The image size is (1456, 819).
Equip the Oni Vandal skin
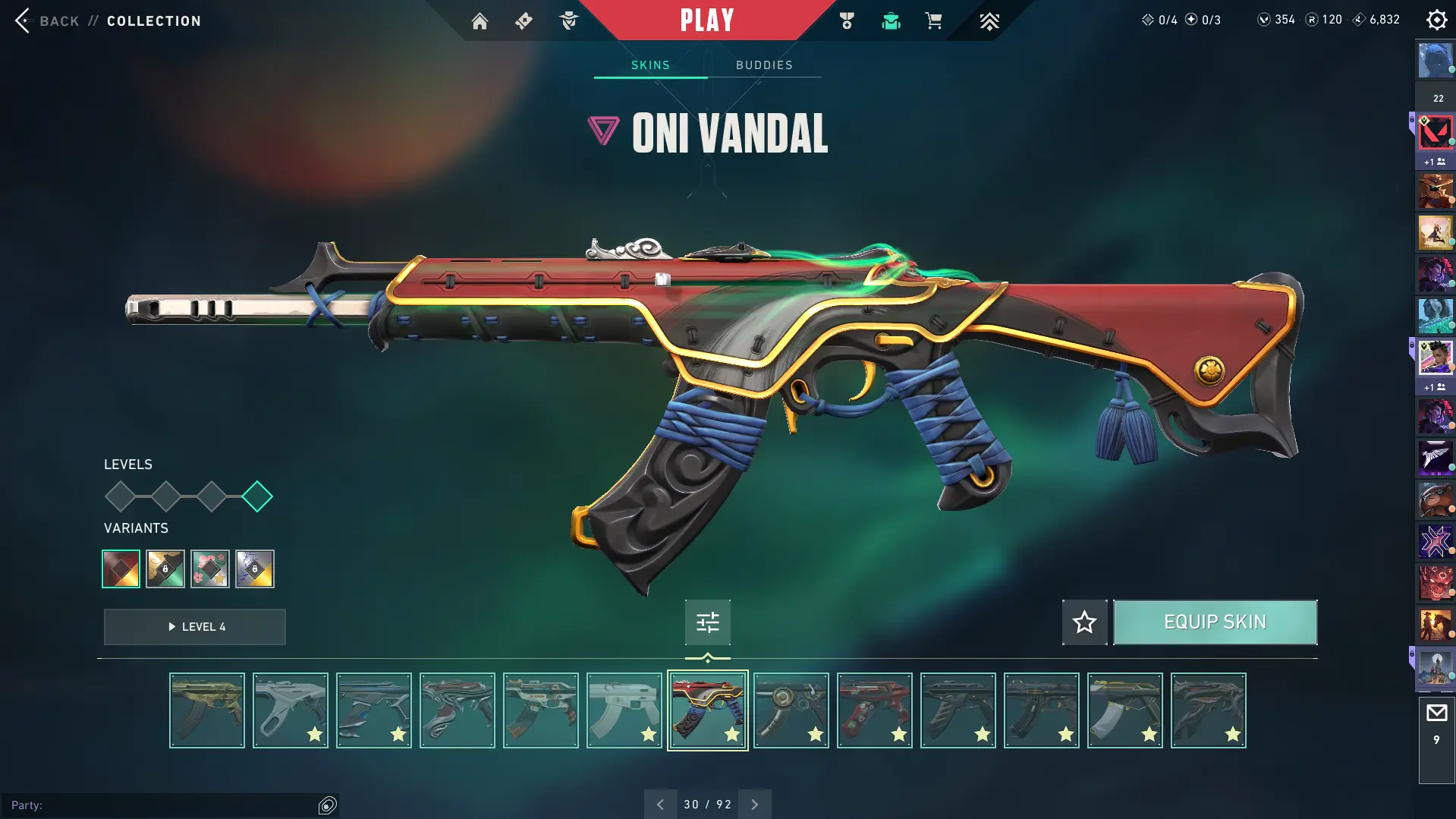click(x=1215, y=622)
